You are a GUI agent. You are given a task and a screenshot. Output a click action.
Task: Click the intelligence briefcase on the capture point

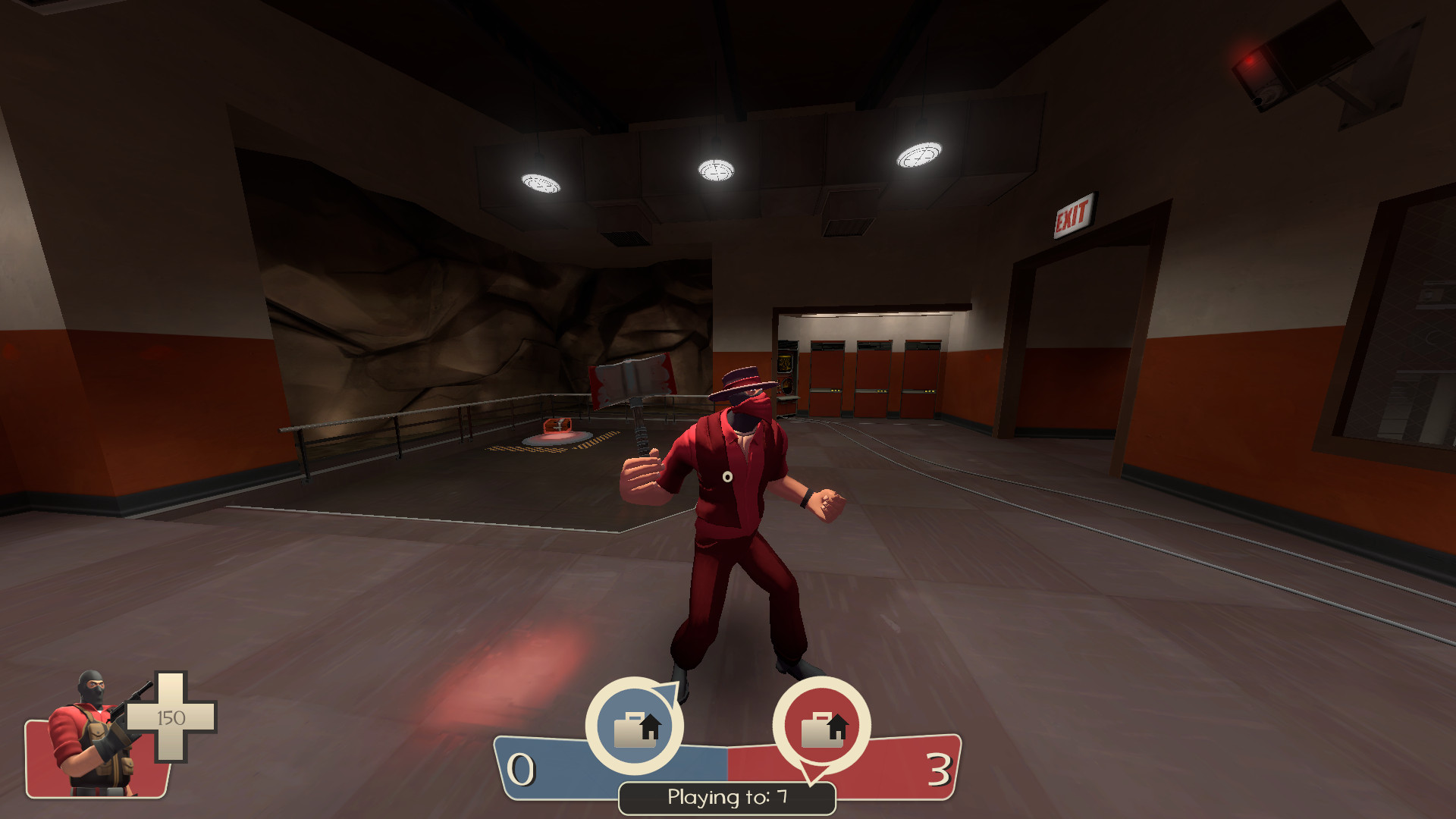pos(559,427)
